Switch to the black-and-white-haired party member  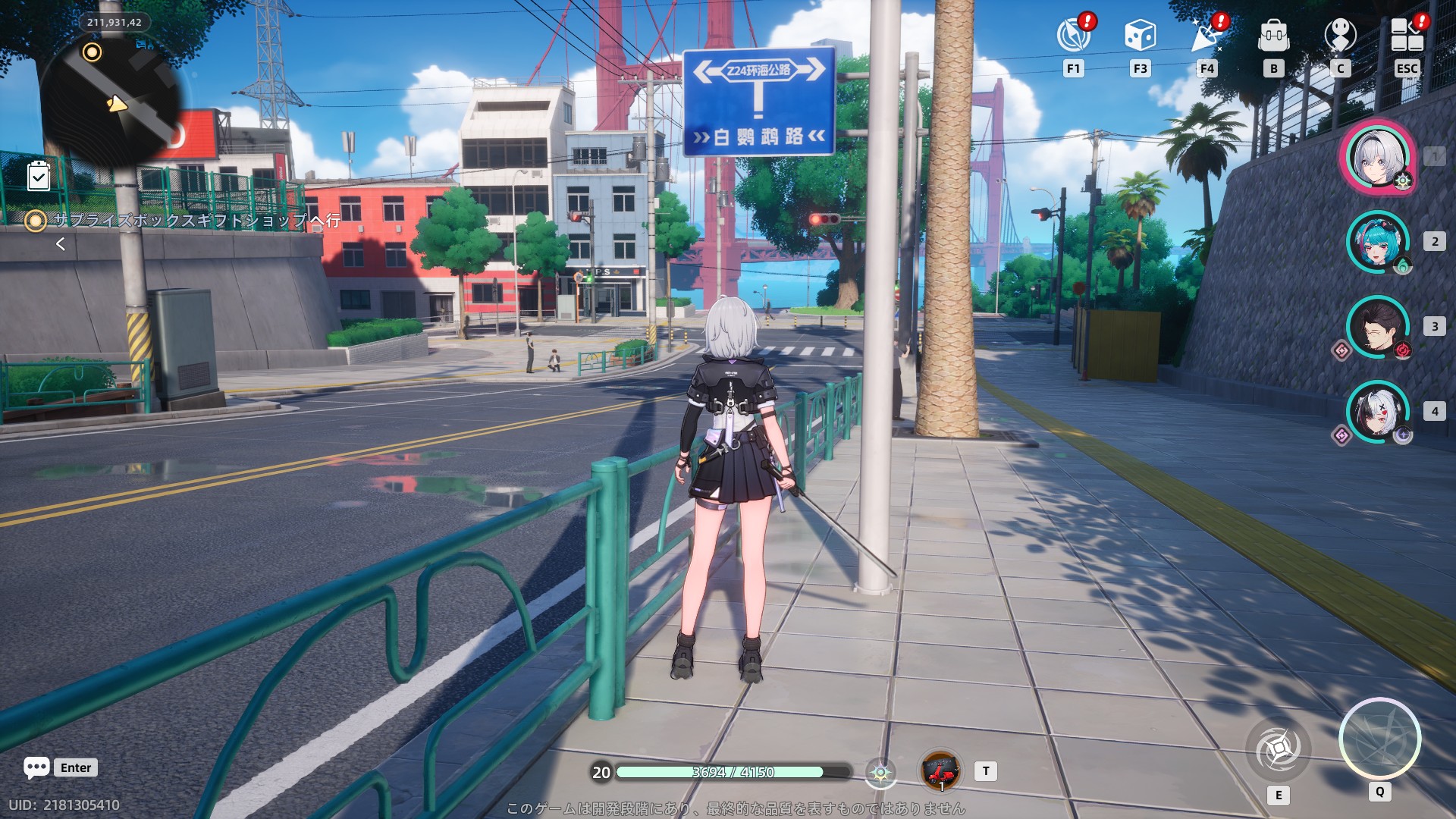click(x=1377, y=412)
